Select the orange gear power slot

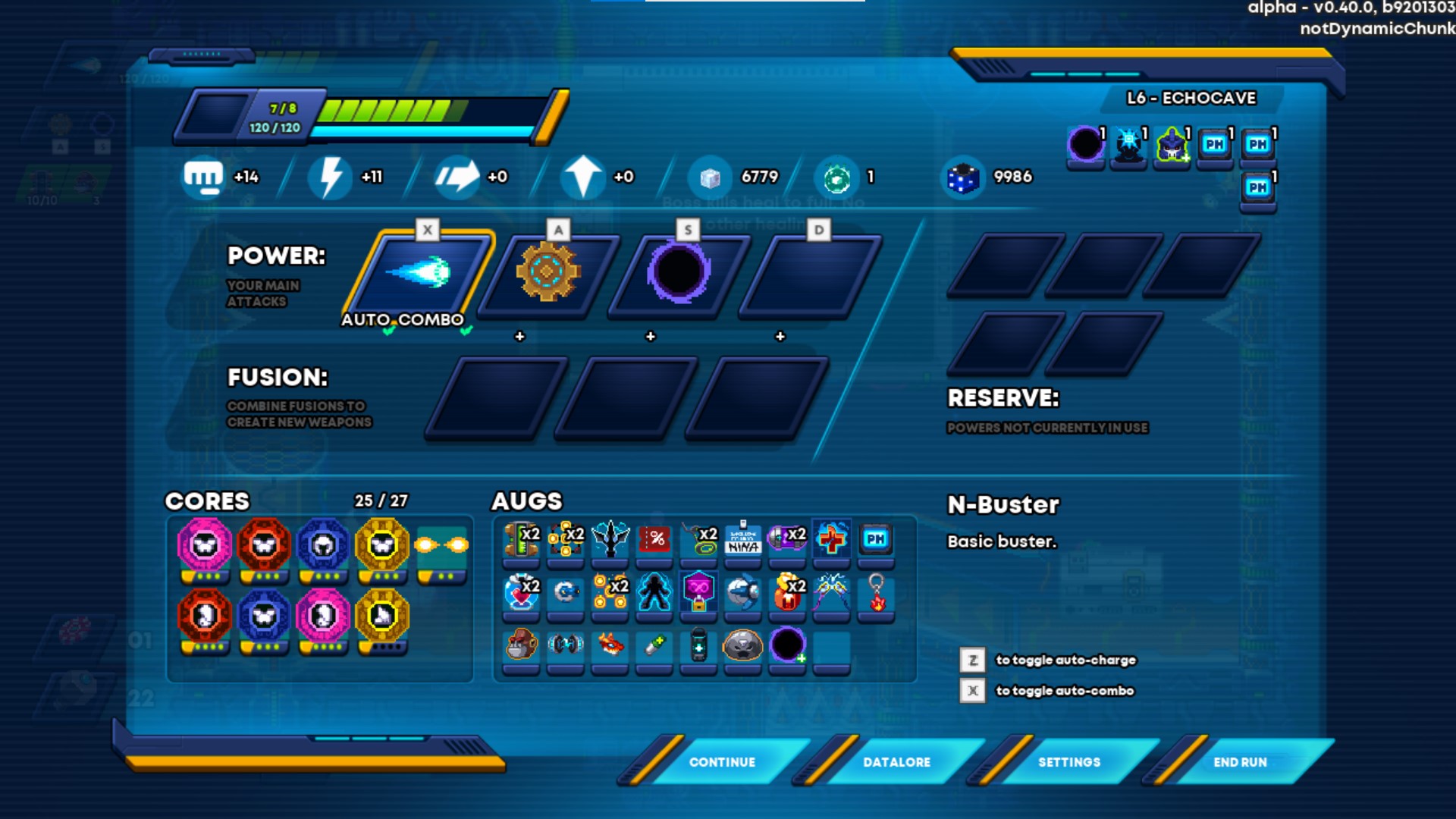[548, 273]
